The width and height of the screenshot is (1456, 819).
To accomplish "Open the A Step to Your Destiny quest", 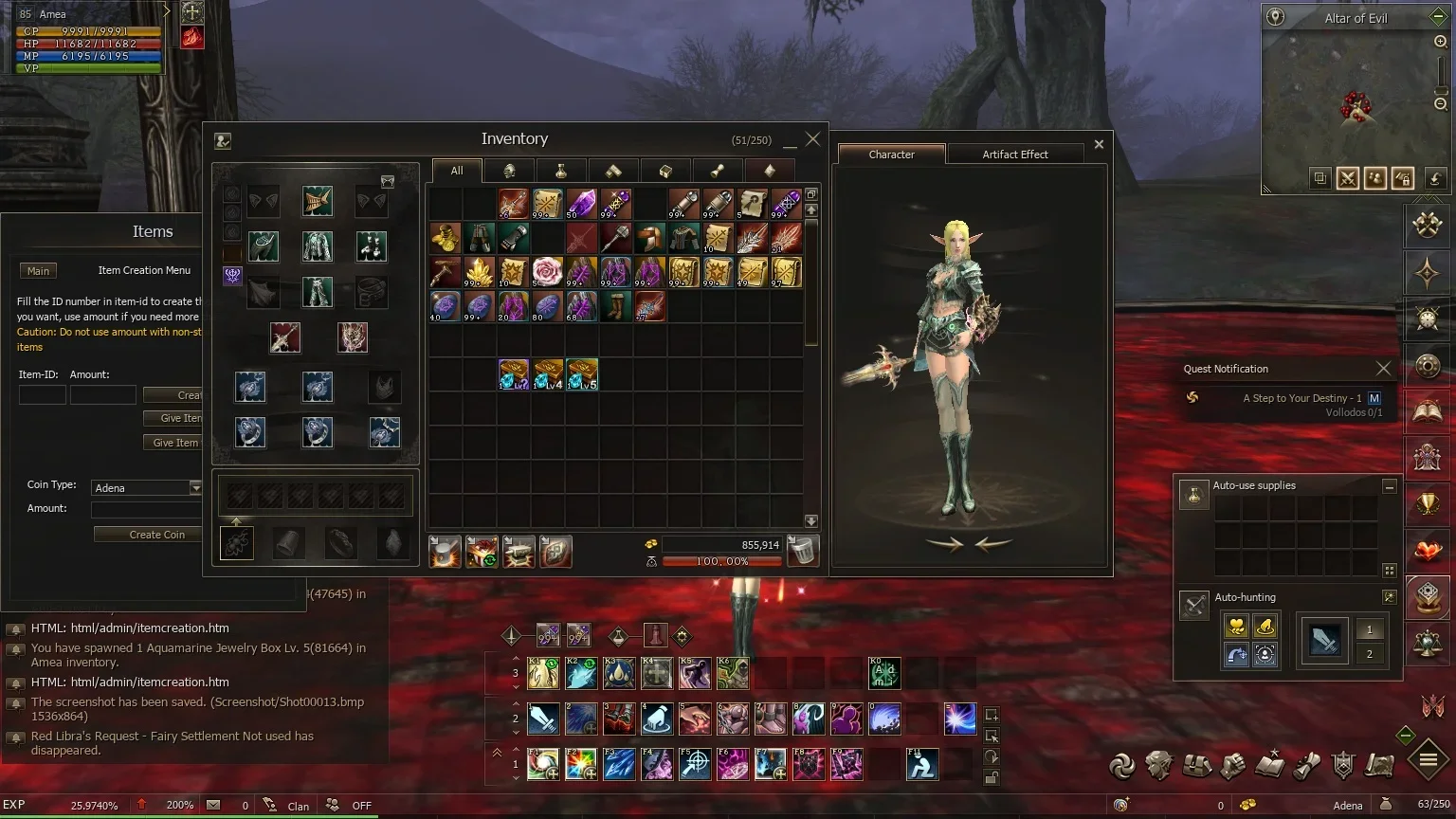I will pyautogui.click(x=1301, y=398).
